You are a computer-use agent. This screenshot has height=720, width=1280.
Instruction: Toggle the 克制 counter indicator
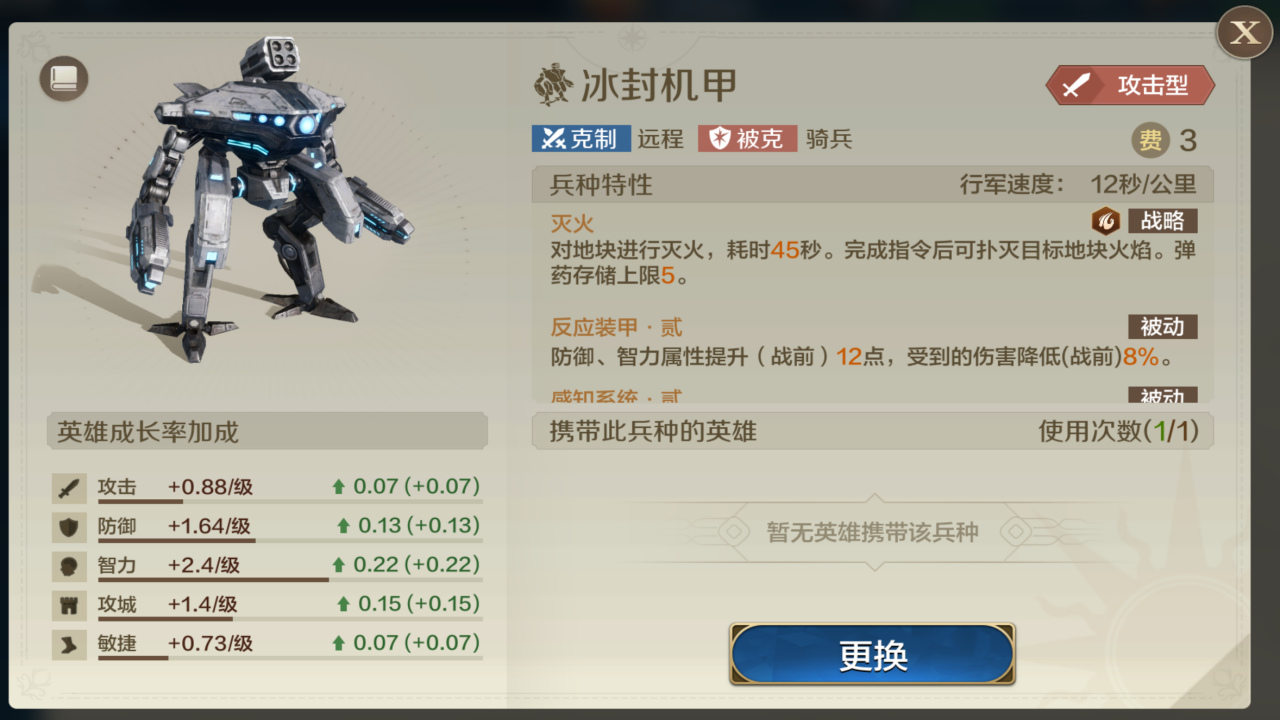(580, 139)
